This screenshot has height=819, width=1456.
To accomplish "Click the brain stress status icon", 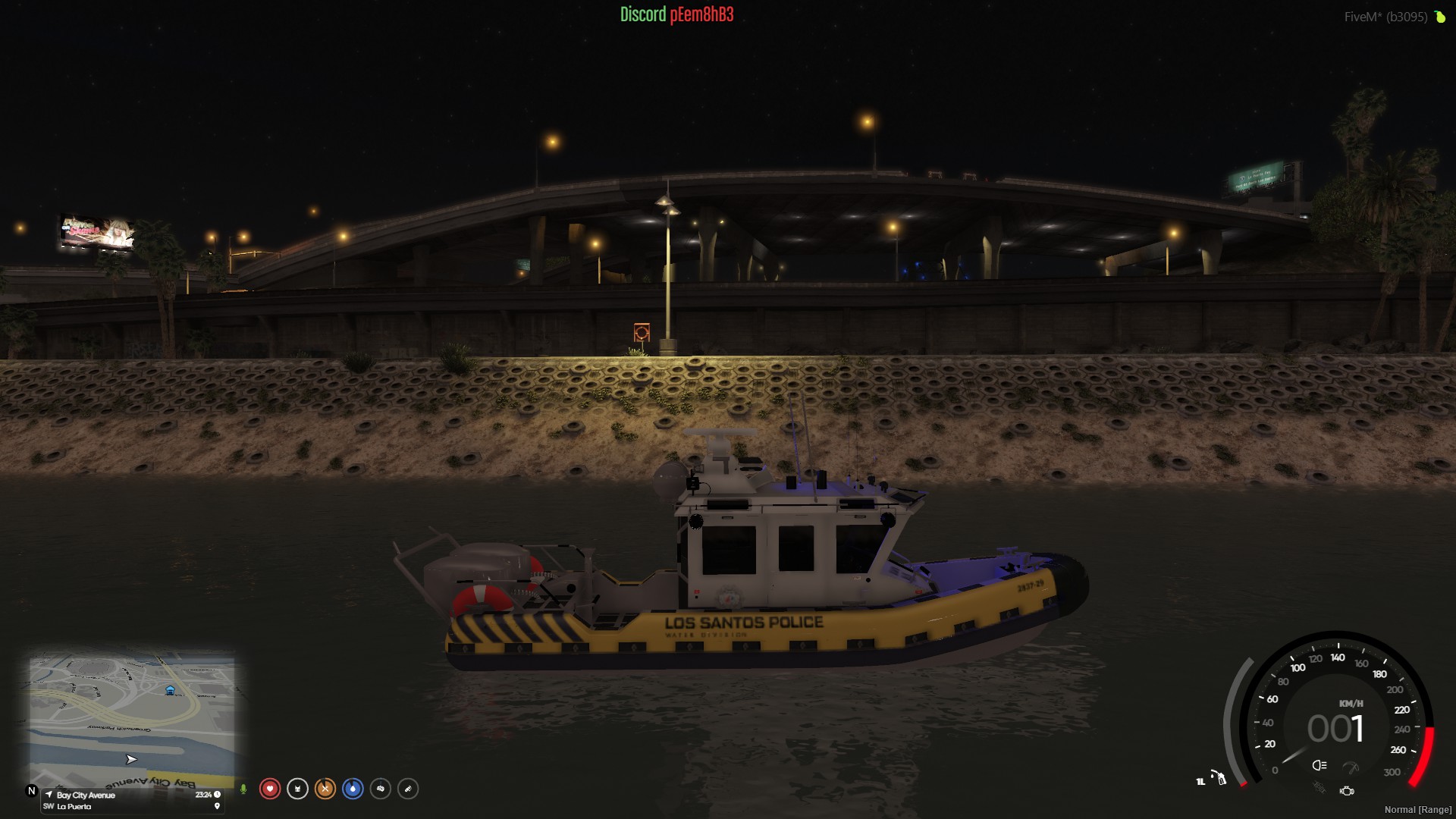I will tap(381, 789).
